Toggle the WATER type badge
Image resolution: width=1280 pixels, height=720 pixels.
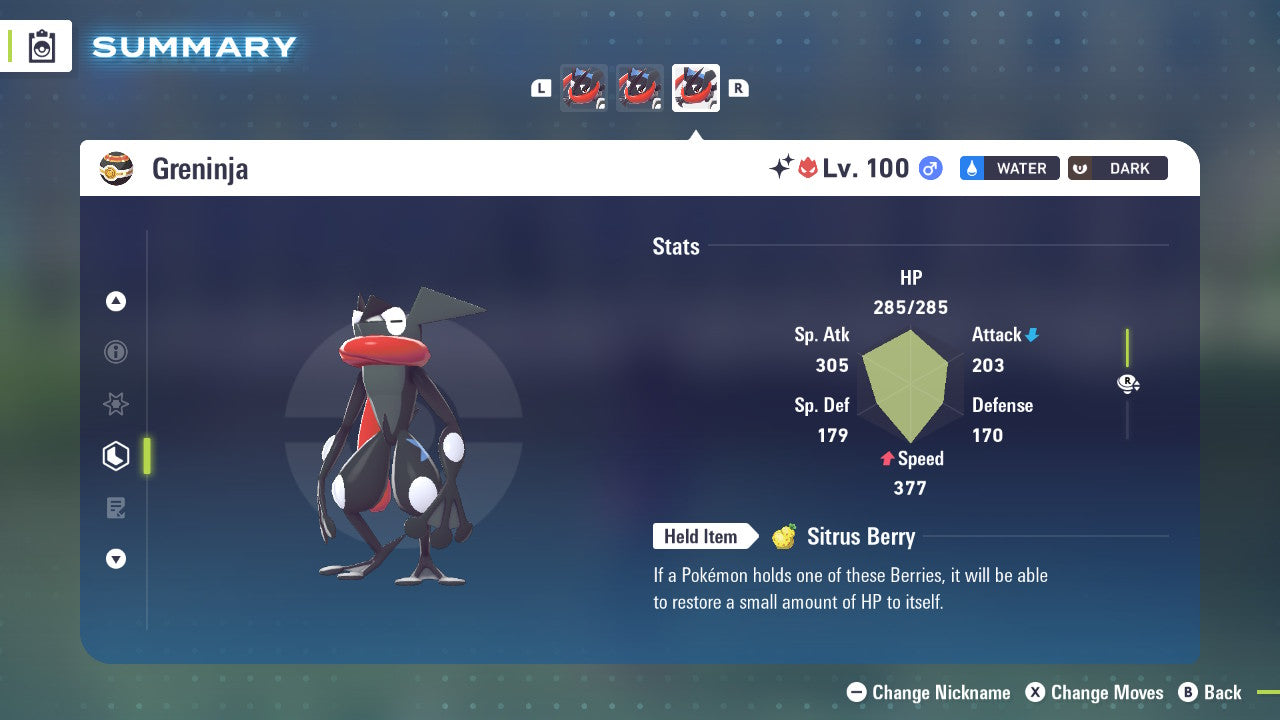pos(1009,168)
